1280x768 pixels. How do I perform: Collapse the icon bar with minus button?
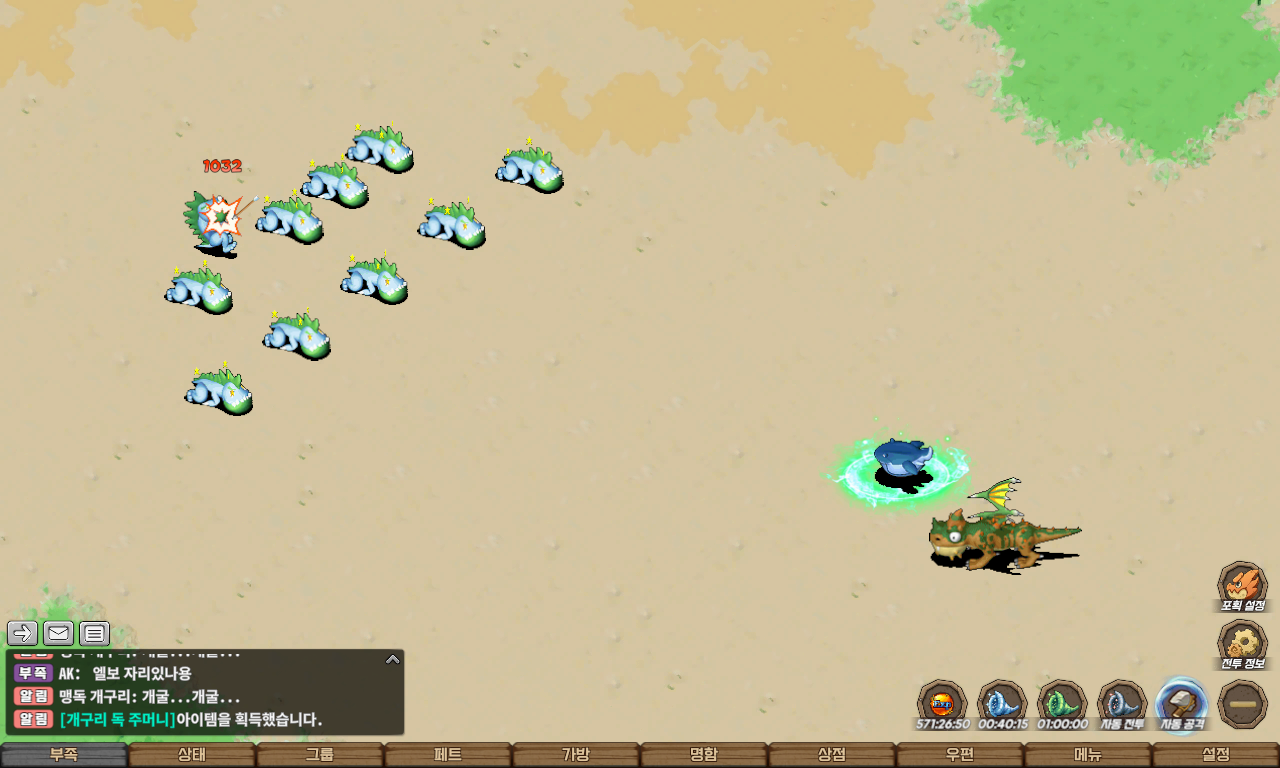pos(1243,704)
